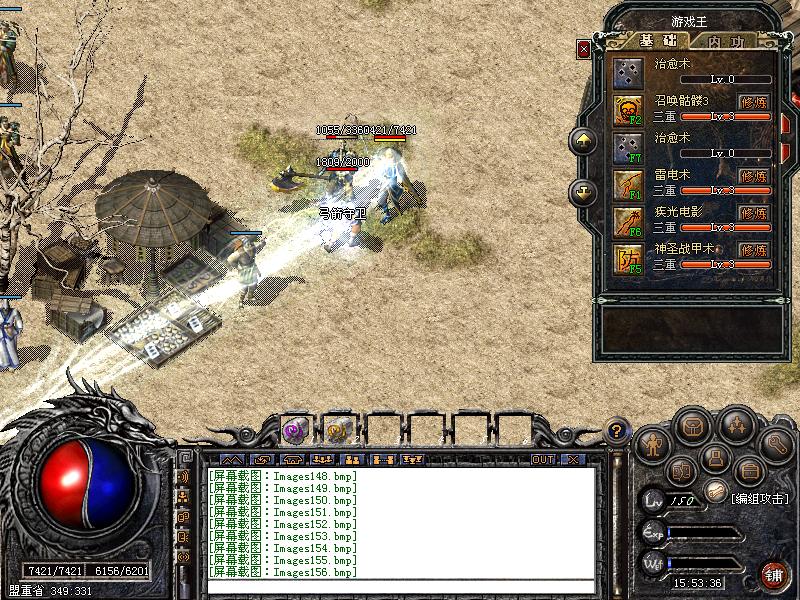The height and width of the screenshot is (600, 800).
Task: Select the 基础 skills tab
Action: pyautogui.click(x=657, y=42)
